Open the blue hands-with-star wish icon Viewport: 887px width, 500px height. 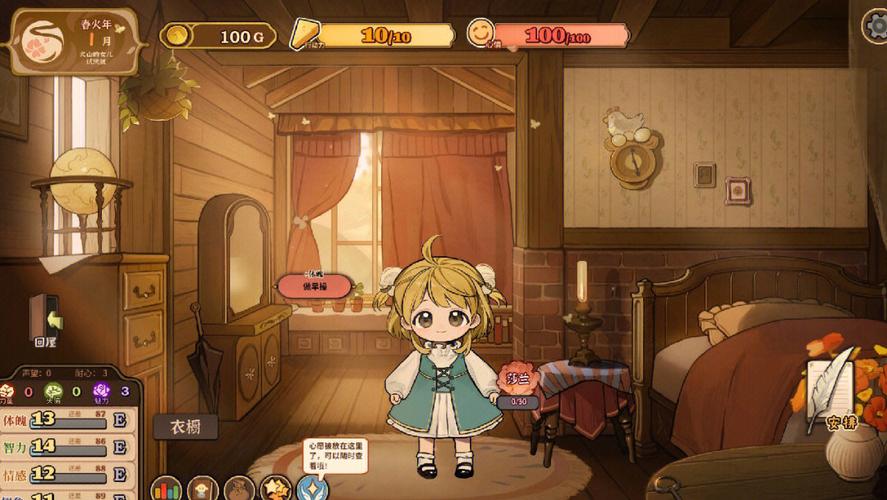tap(312, 488)
